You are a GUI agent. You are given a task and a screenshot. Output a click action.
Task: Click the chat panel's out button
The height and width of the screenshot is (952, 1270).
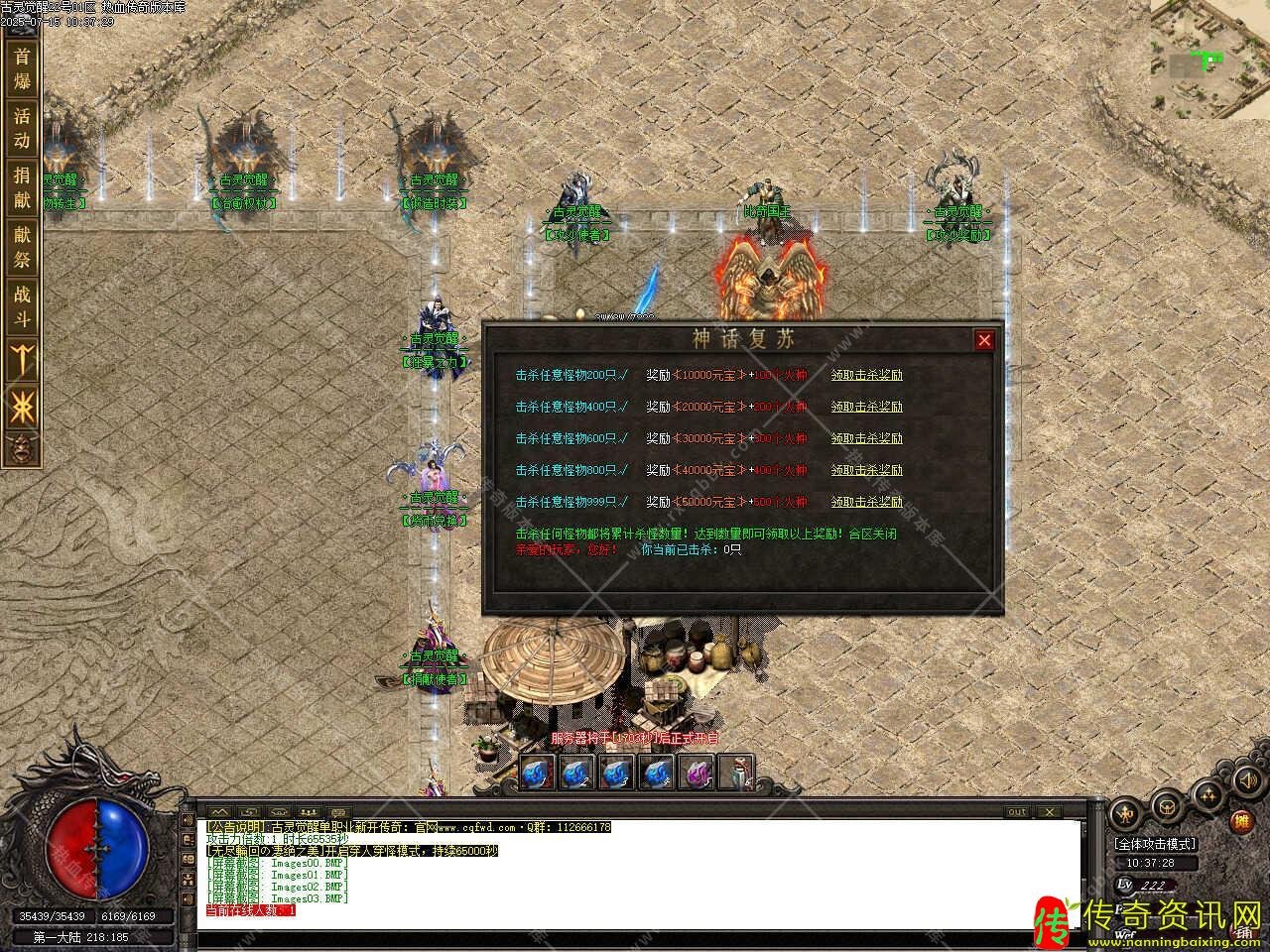point(1017,812)
